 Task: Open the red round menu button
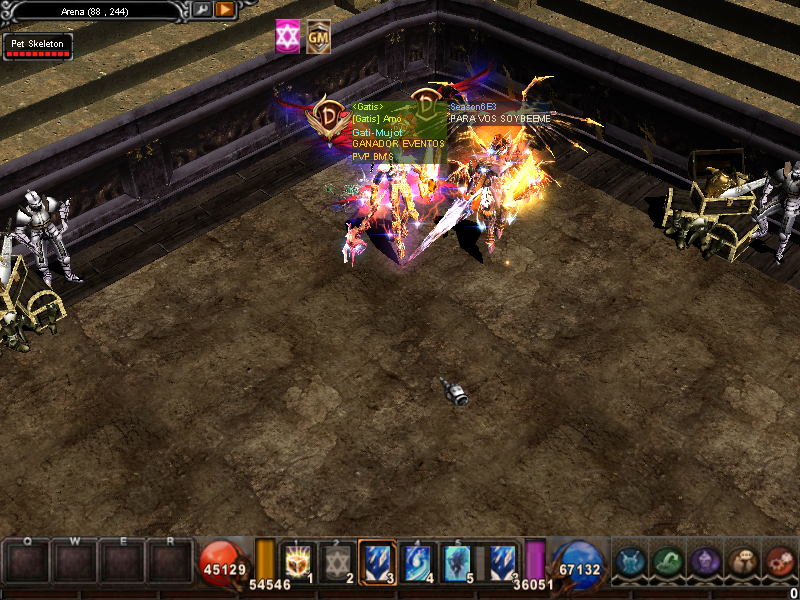click(x=779, y=562)
